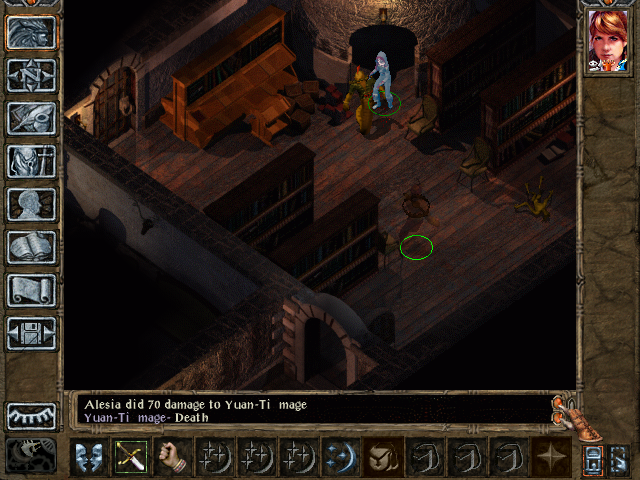Click the closed-eye rest button
Image resolution: width=640 pixels, height=480 pixels.
pyautogui.click(x=31, y=415)
